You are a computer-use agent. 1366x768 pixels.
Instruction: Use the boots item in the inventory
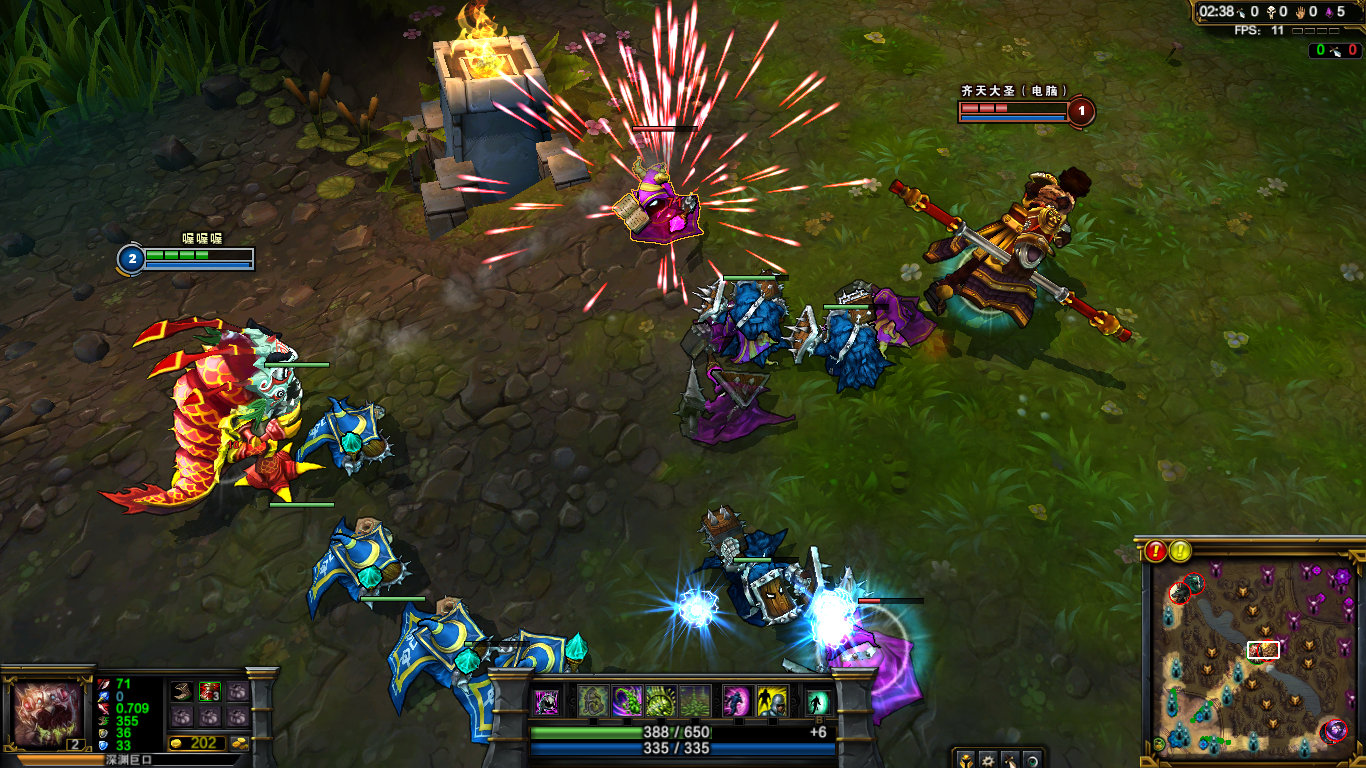click(x=182, y=692)
